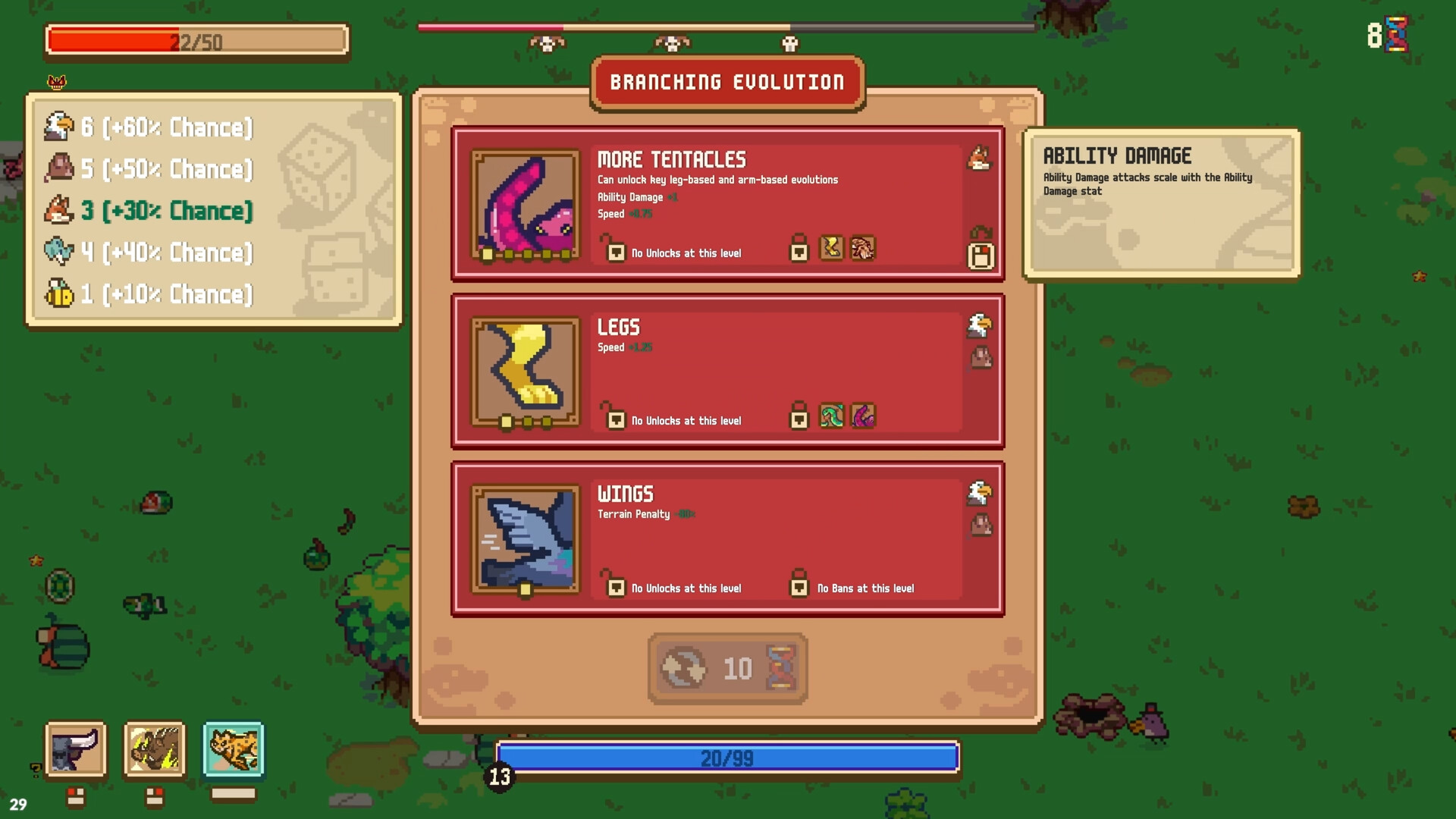
Task: Toggle the save pin on More Tentacles card
Action: 982,256
